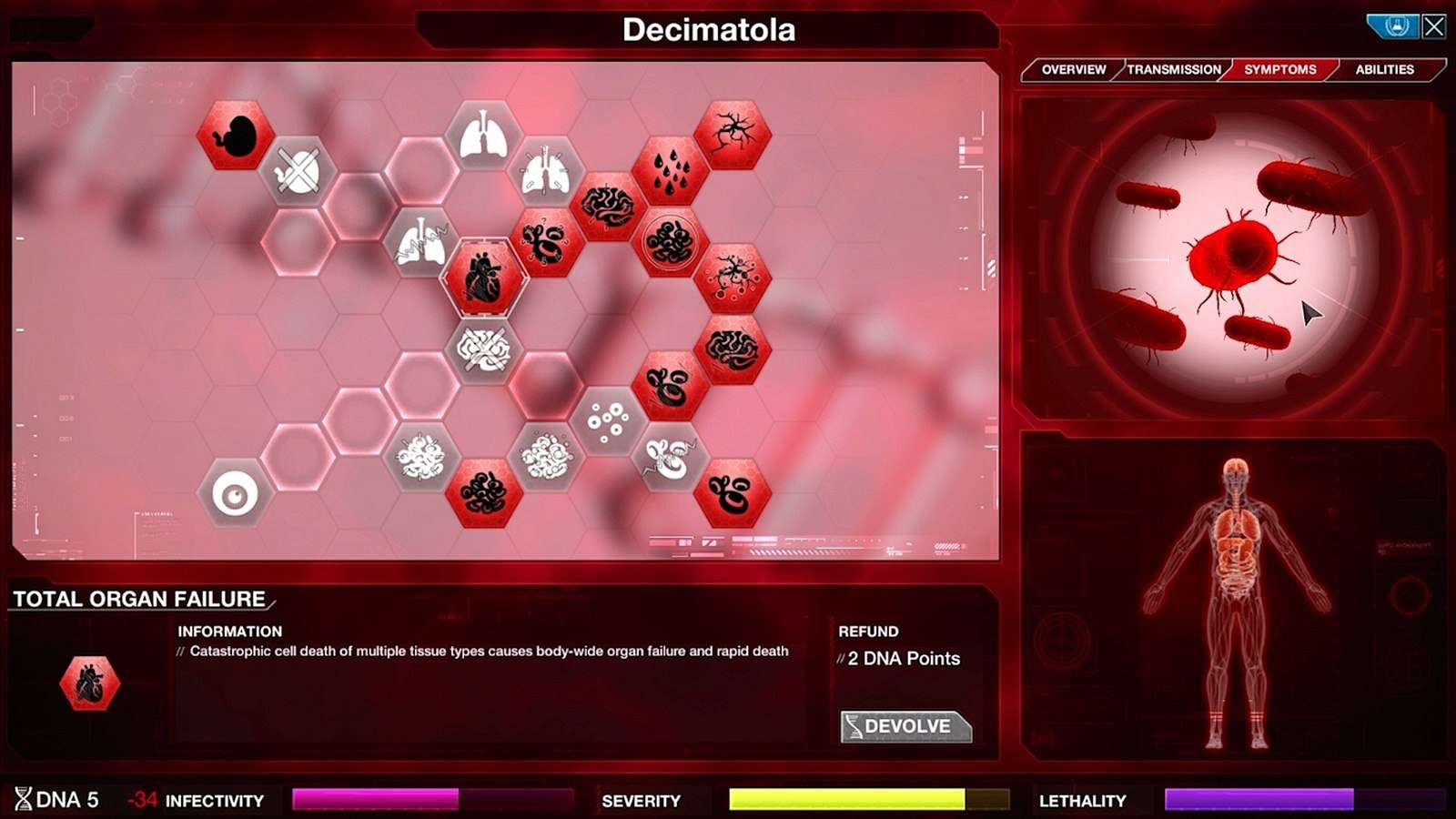
Task: Choose the red fetus symptom hexagon
Action: click(236, 136)
